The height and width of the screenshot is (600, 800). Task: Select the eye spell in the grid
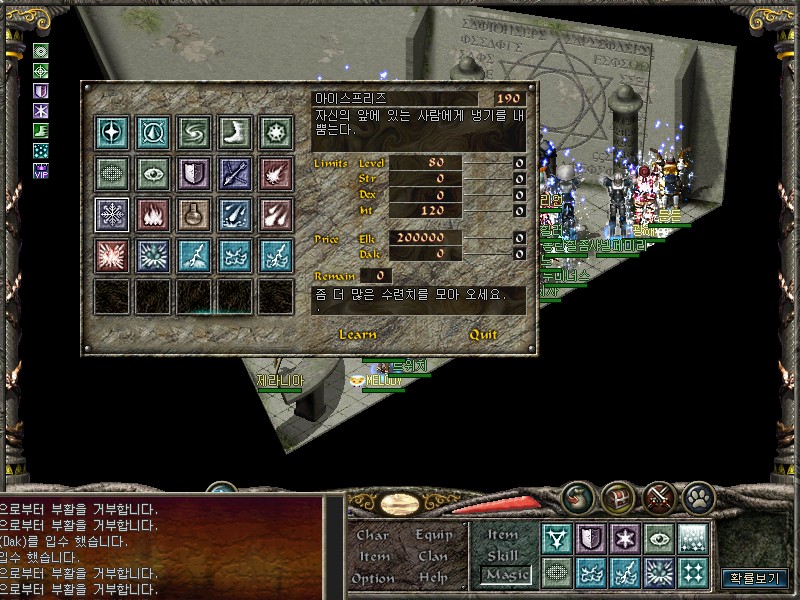point(153,173)
